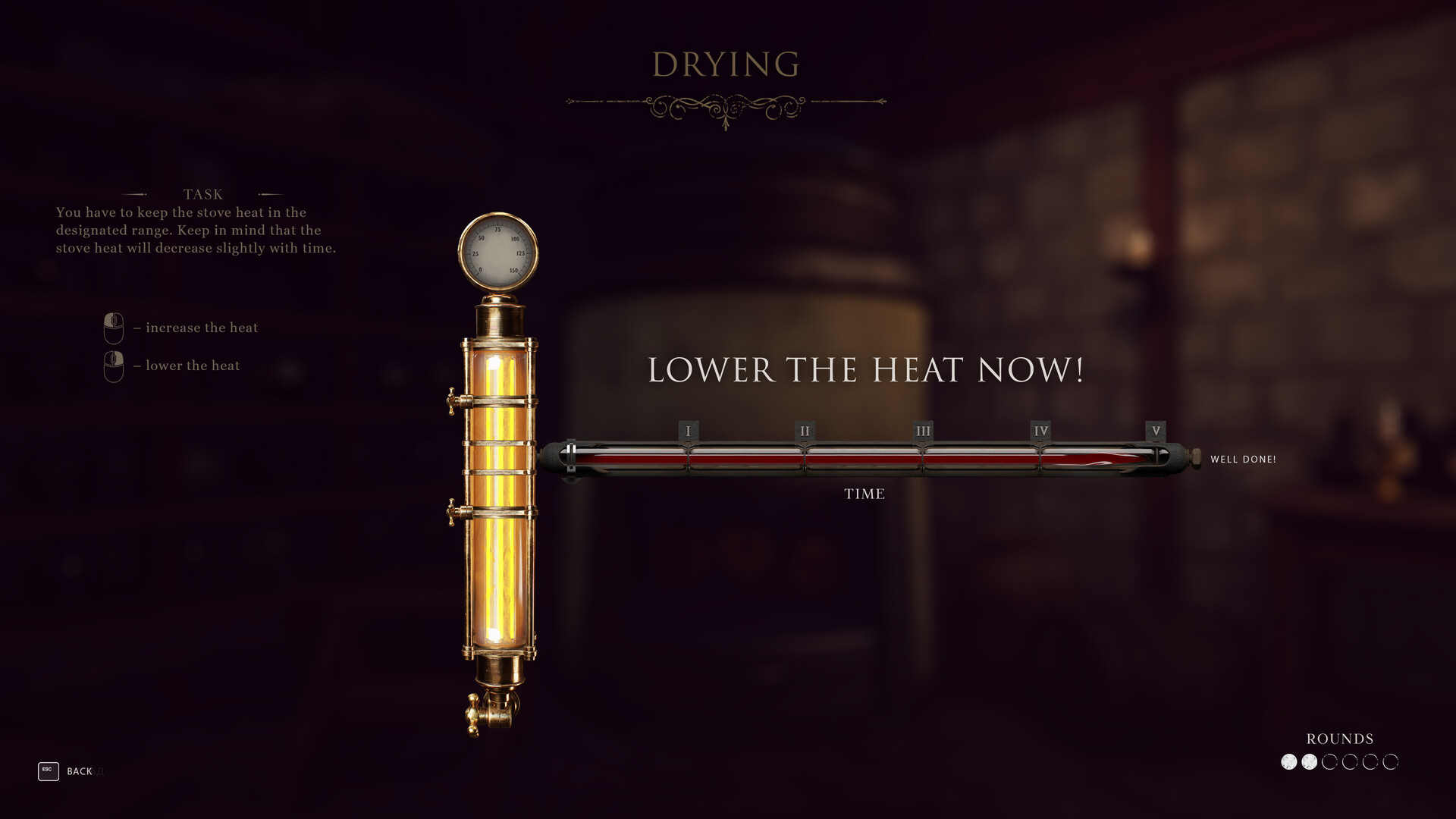Screen dimensions: 1456x819
Task: Click the LOWER THE HEAT NOW! message
Action: 867,370
